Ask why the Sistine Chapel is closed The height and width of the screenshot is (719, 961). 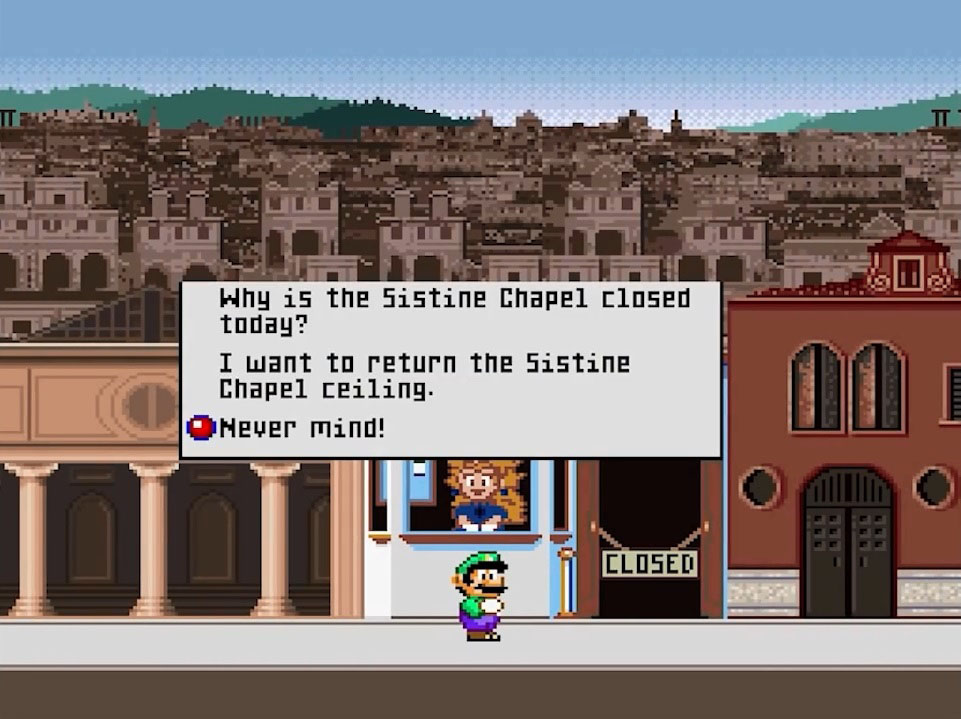[454, 311]
